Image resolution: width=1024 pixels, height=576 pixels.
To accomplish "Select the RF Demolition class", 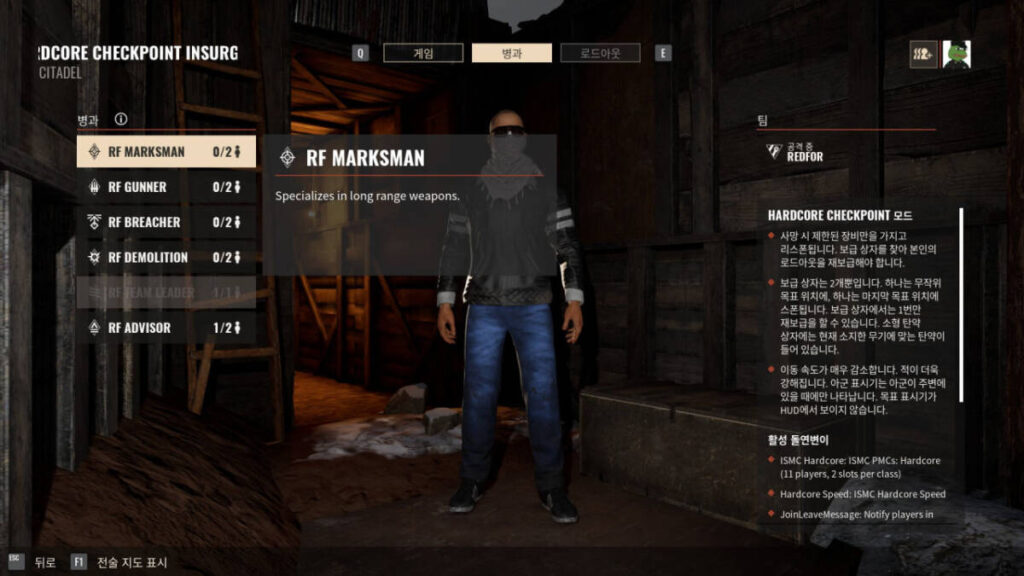I will [166, 257].
